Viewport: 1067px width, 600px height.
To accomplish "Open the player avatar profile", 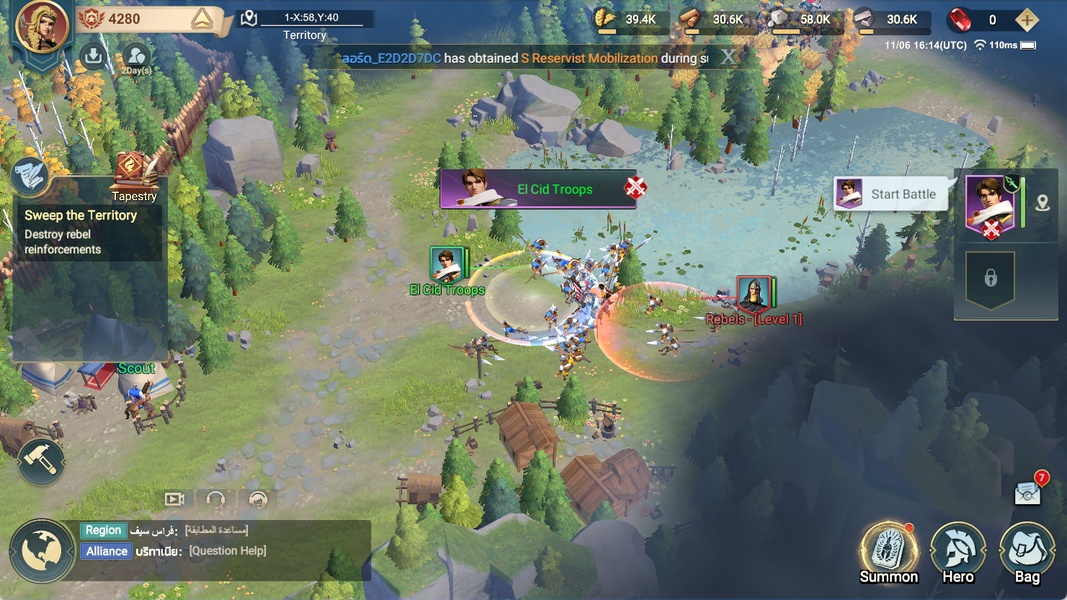I will coord(42,27).
